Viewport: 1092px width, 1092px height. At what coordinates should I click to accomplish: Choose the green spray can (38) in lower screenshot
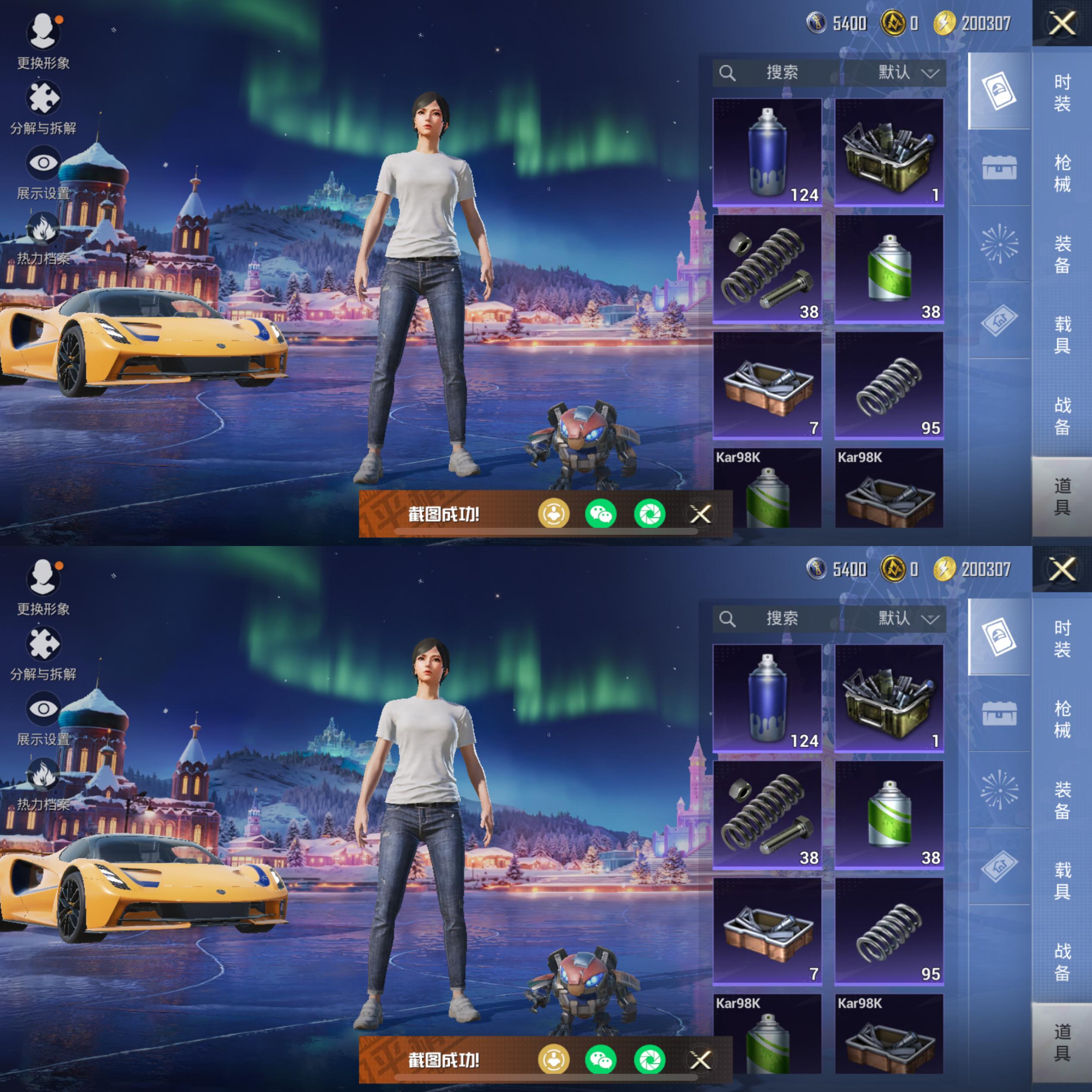888,815
